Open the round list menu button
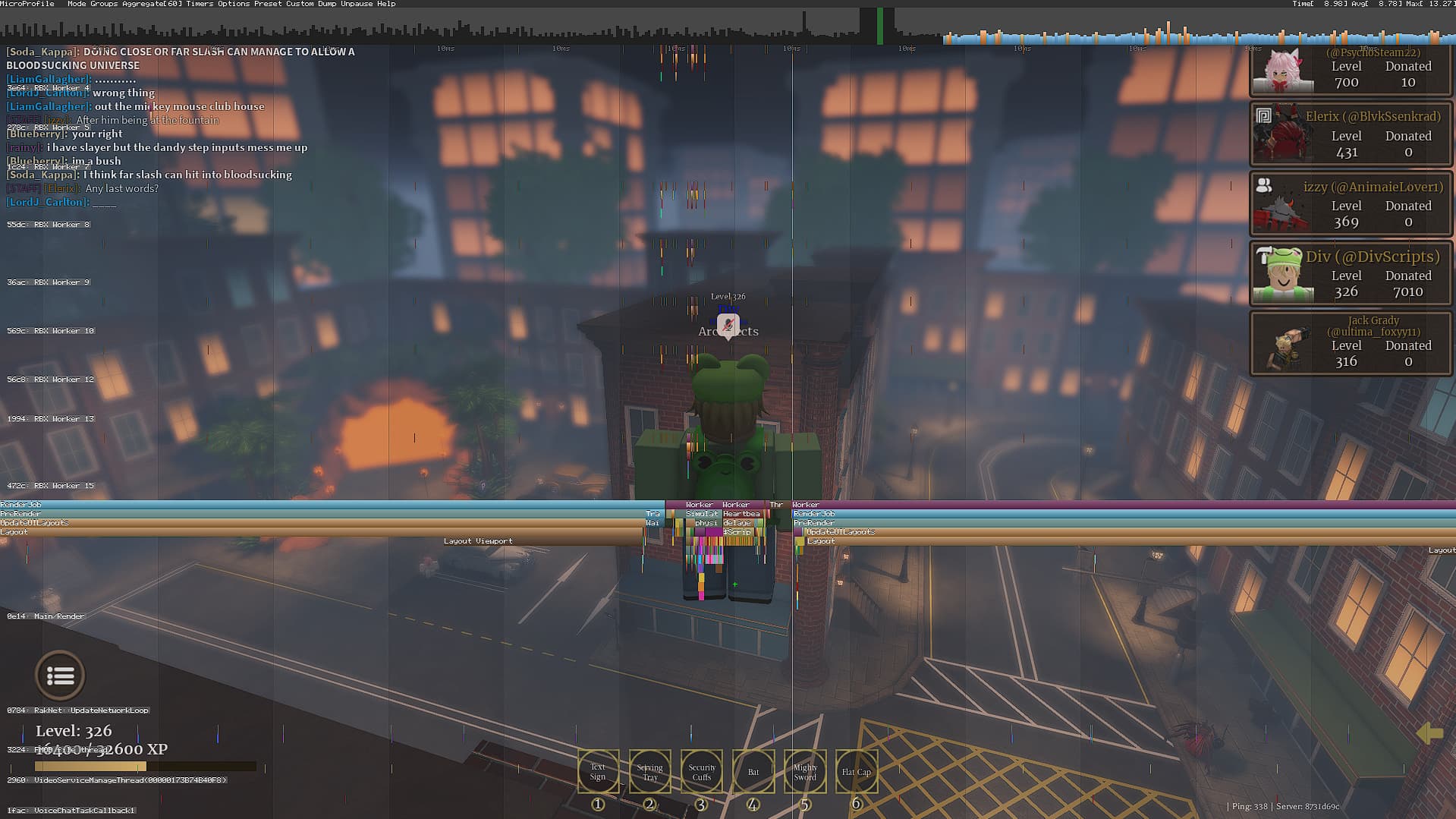Screen dimensions: 1456x819 pos(60,675)
